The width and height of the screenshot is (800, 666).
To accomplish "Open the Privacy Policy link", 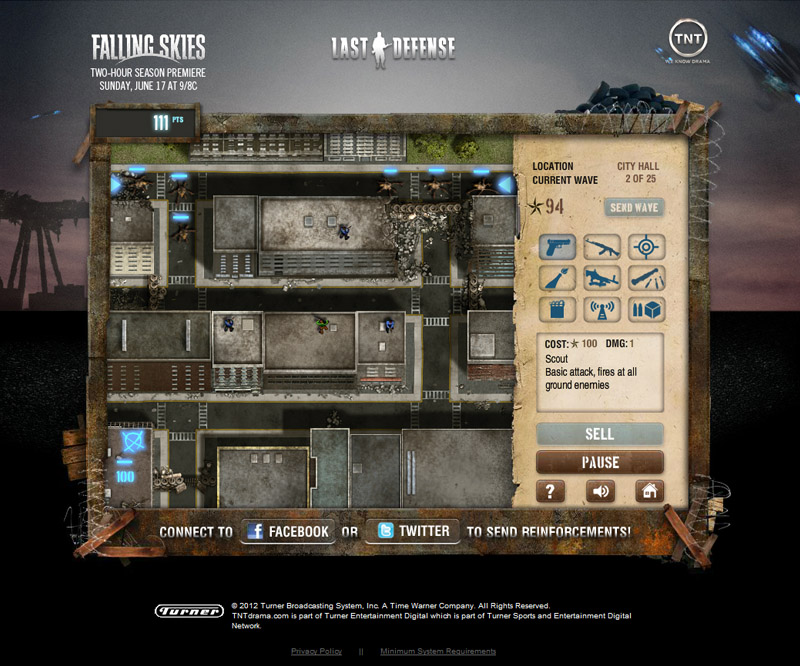I will point(316,651).
